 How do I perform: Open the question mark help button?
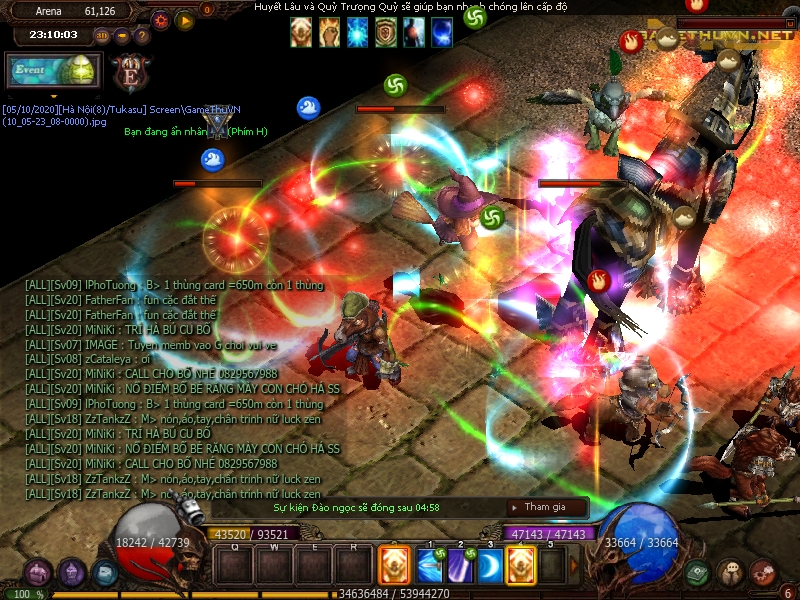click(x=142, y=36)
